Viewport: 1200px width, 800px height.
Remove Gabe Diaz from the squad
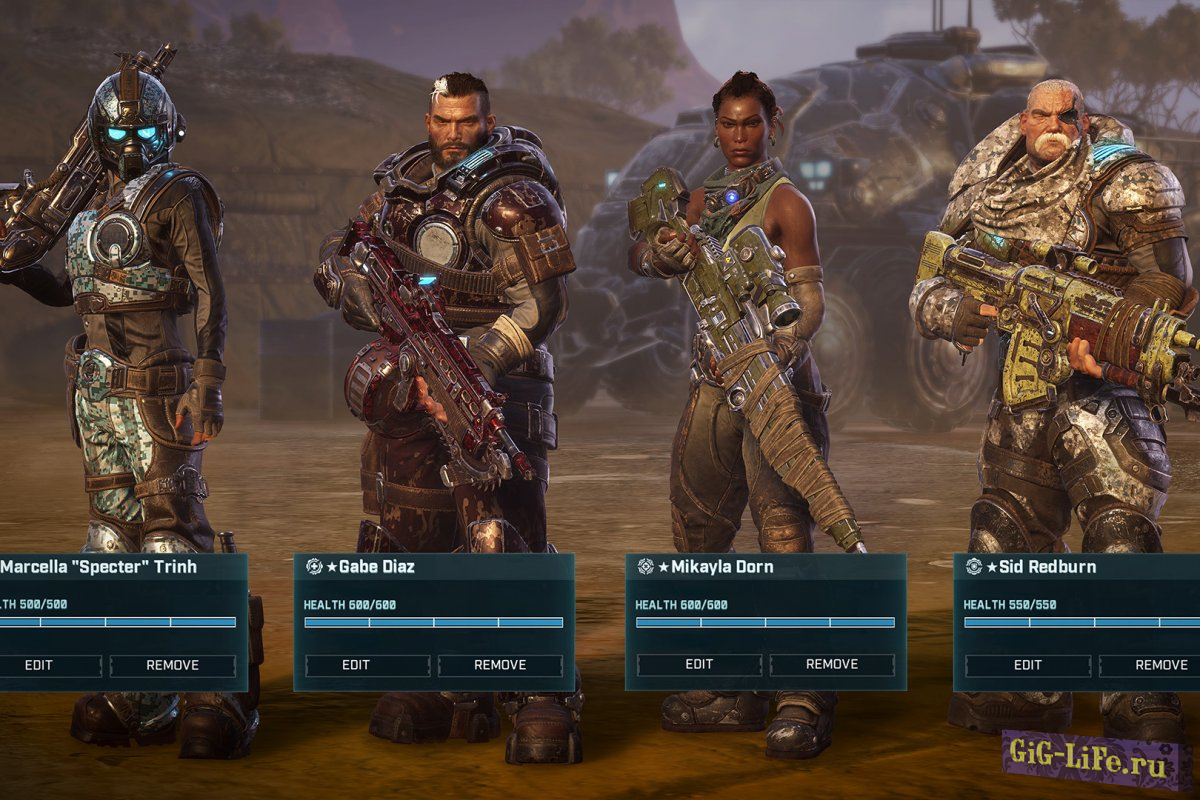click(x=500, y=665)
